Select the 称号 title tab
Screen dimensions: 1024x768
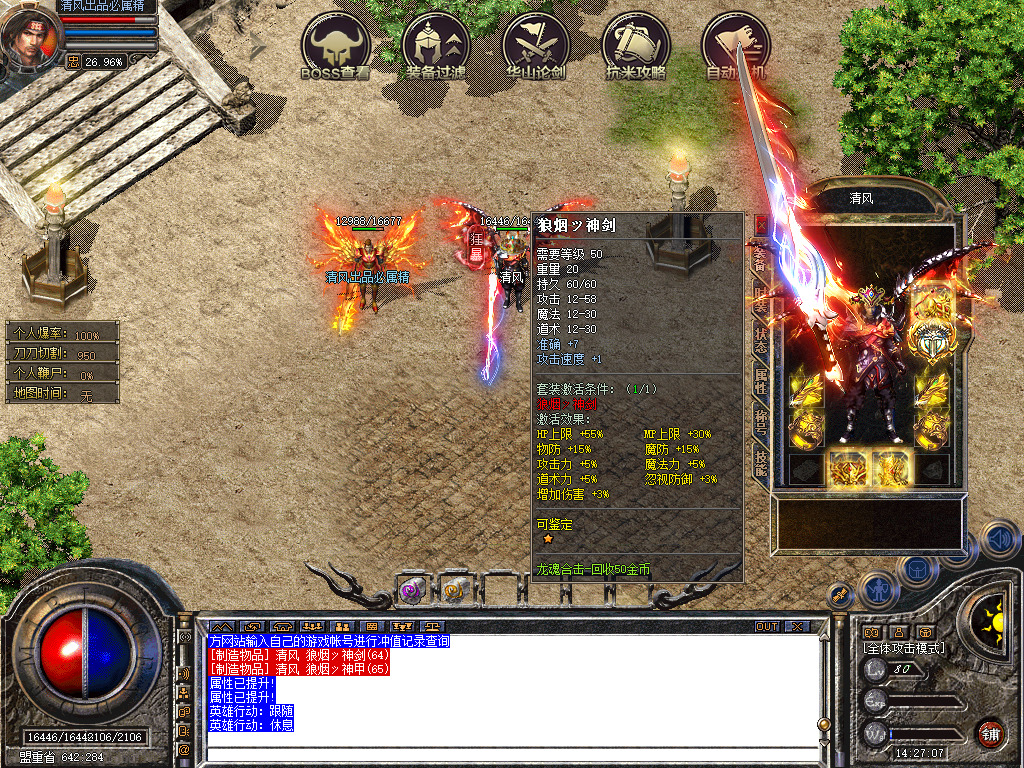760,422
